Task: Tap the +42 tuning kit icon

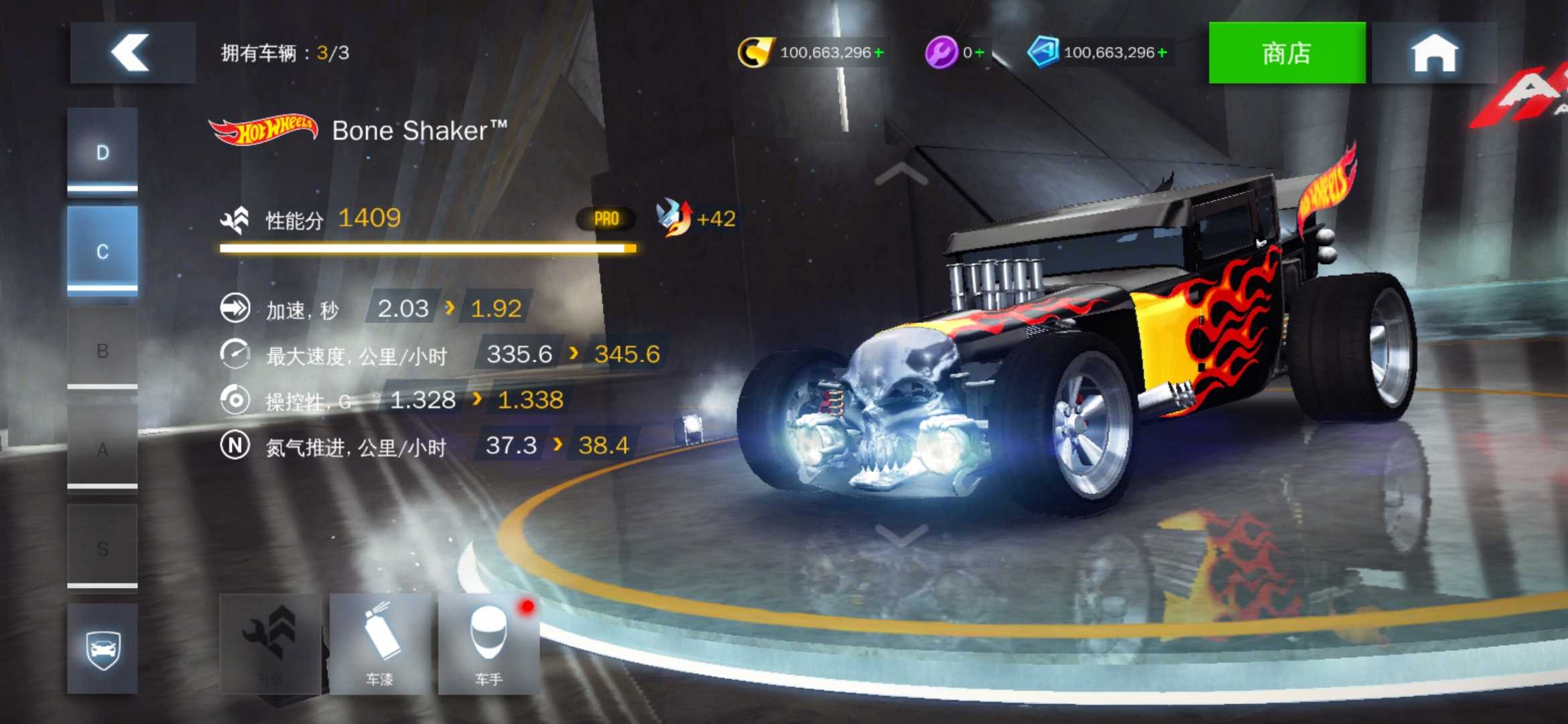Action: [674, 218]
